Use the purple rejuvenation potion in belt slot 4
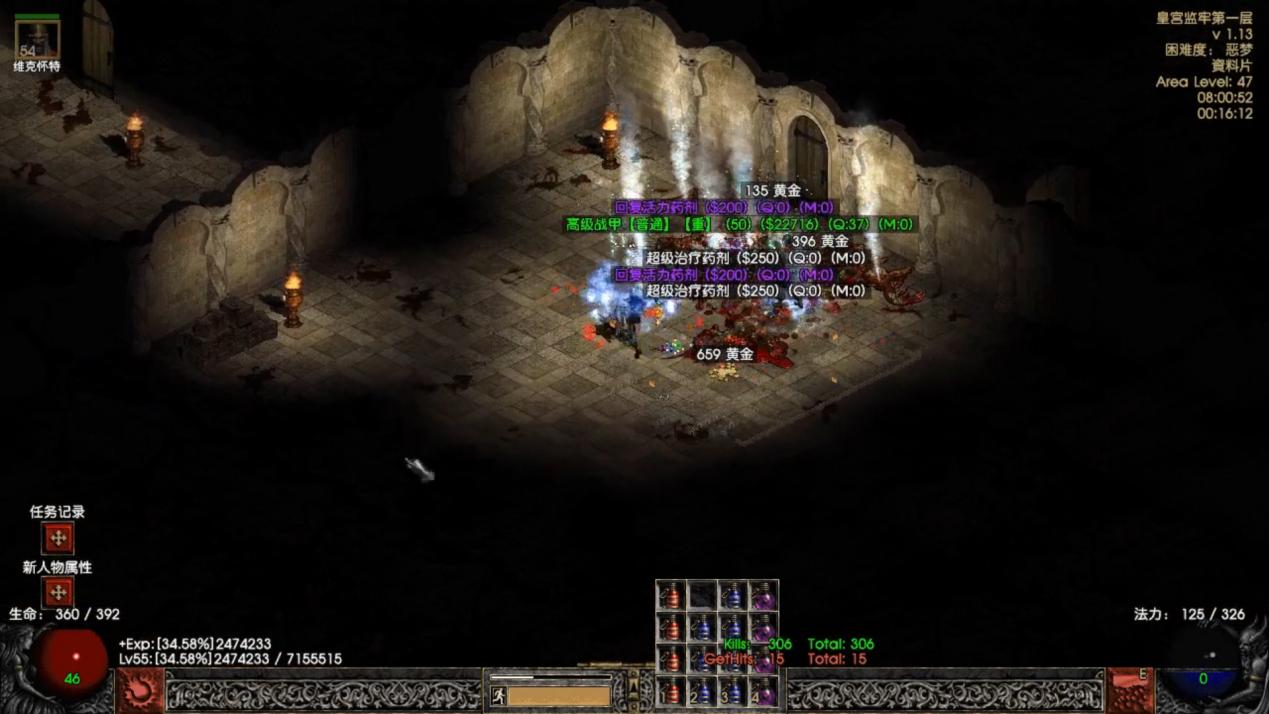1269x714 pixels. click(x=764, y=690)
